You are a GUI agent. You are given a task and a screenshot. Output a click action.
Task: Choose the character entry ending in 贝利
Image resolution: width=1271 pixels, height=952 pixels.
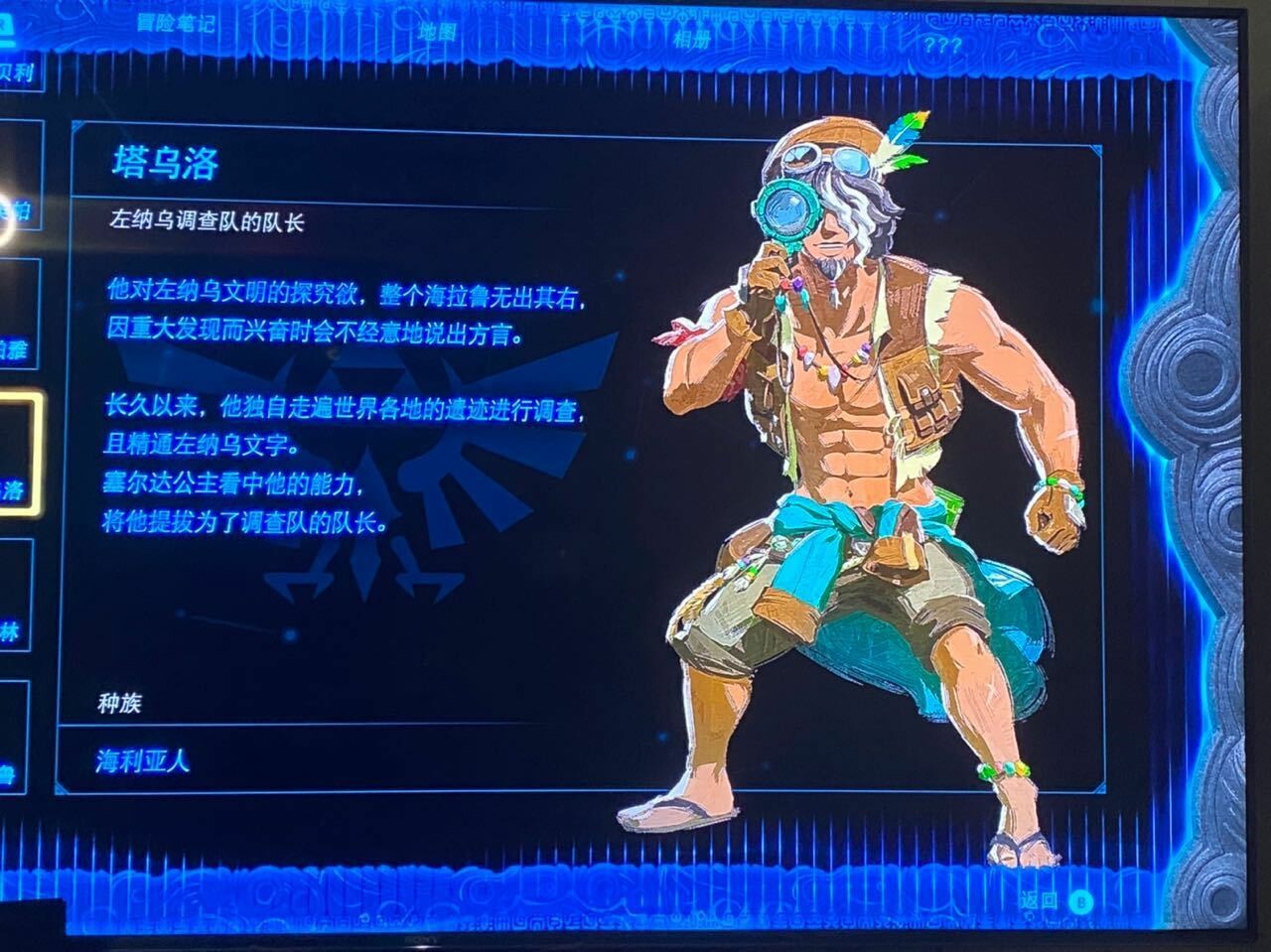(20, 72)
